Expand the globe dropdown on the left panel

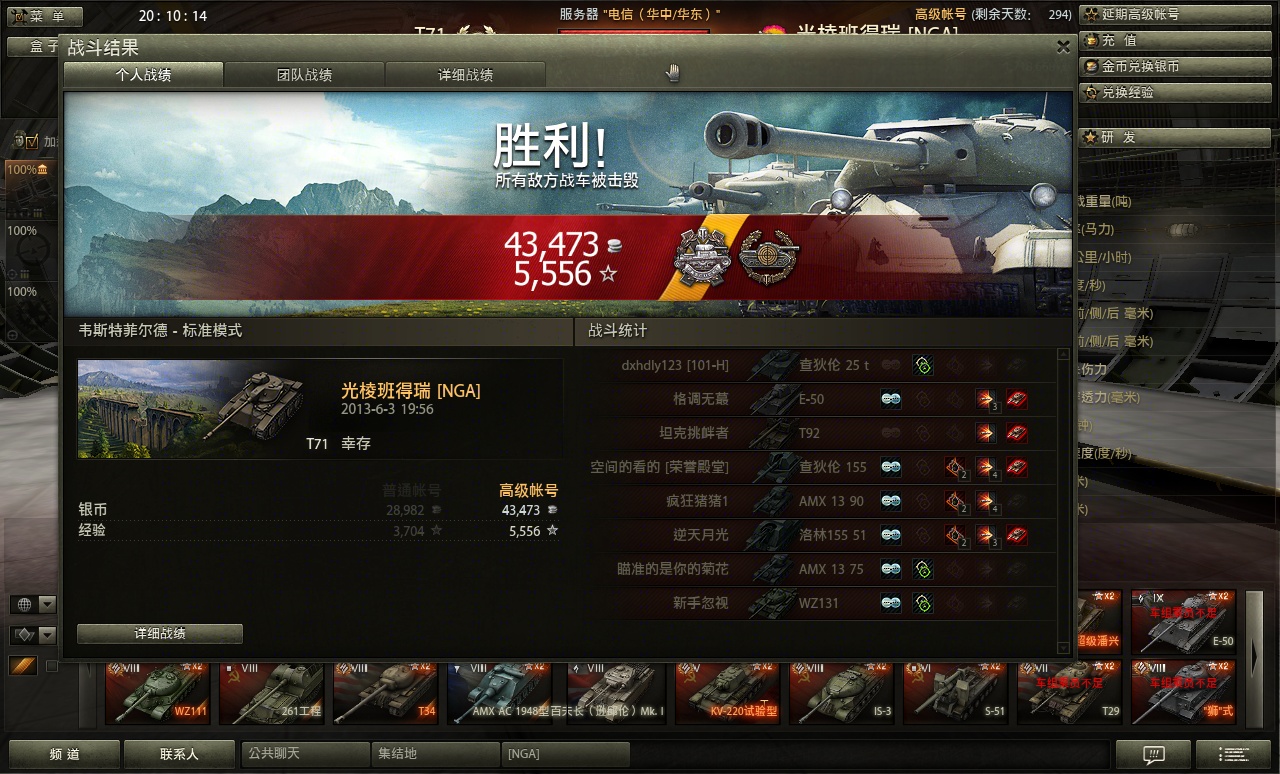pyautogui.click(x=47, y=603)
